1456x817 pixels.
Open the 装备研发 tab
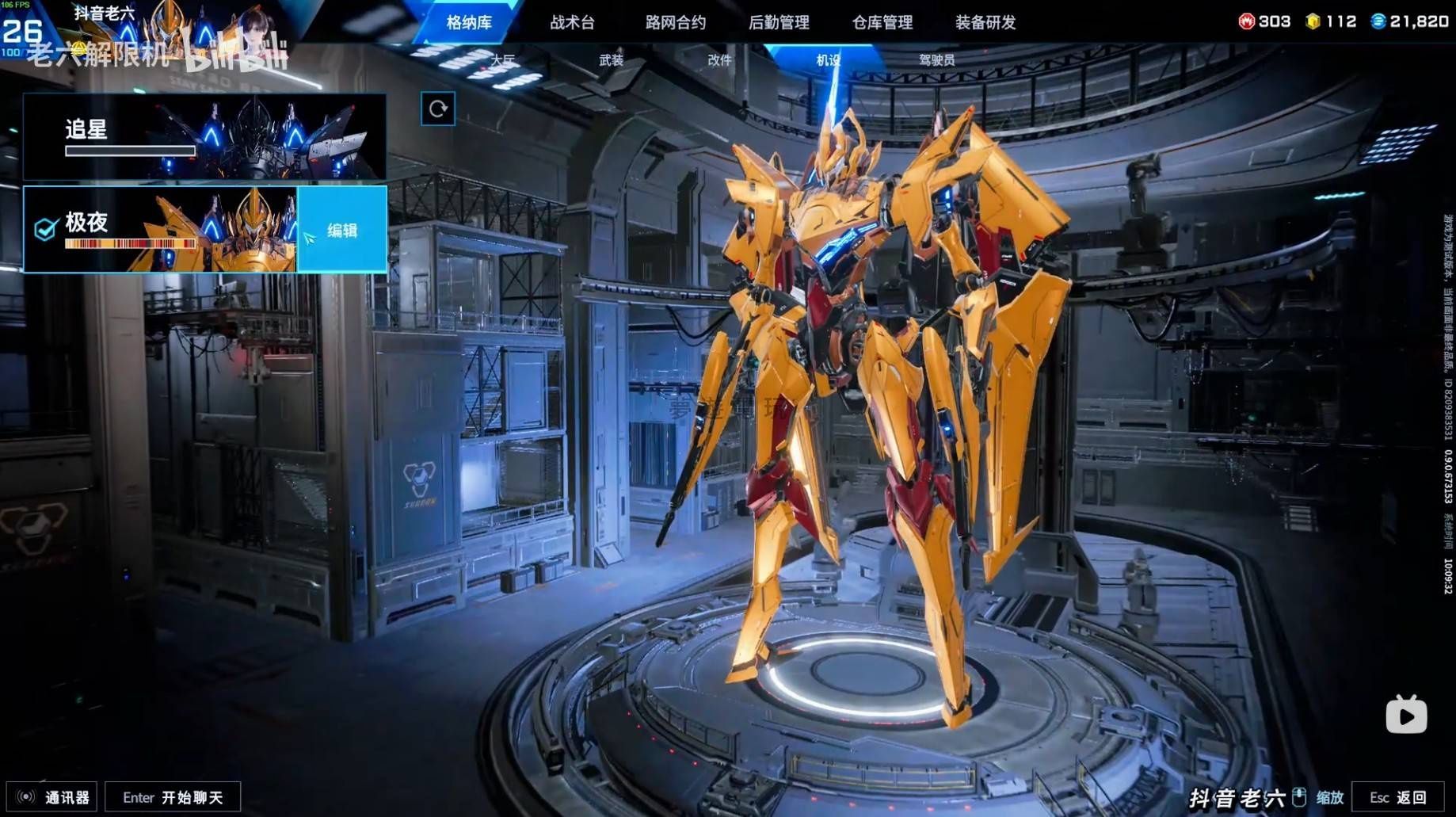985,22
